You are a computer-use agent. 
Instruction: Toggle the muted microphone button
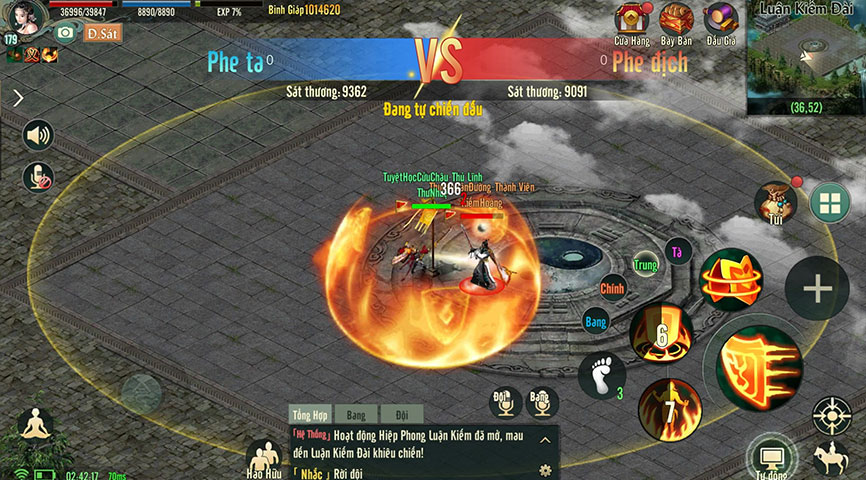38,177
